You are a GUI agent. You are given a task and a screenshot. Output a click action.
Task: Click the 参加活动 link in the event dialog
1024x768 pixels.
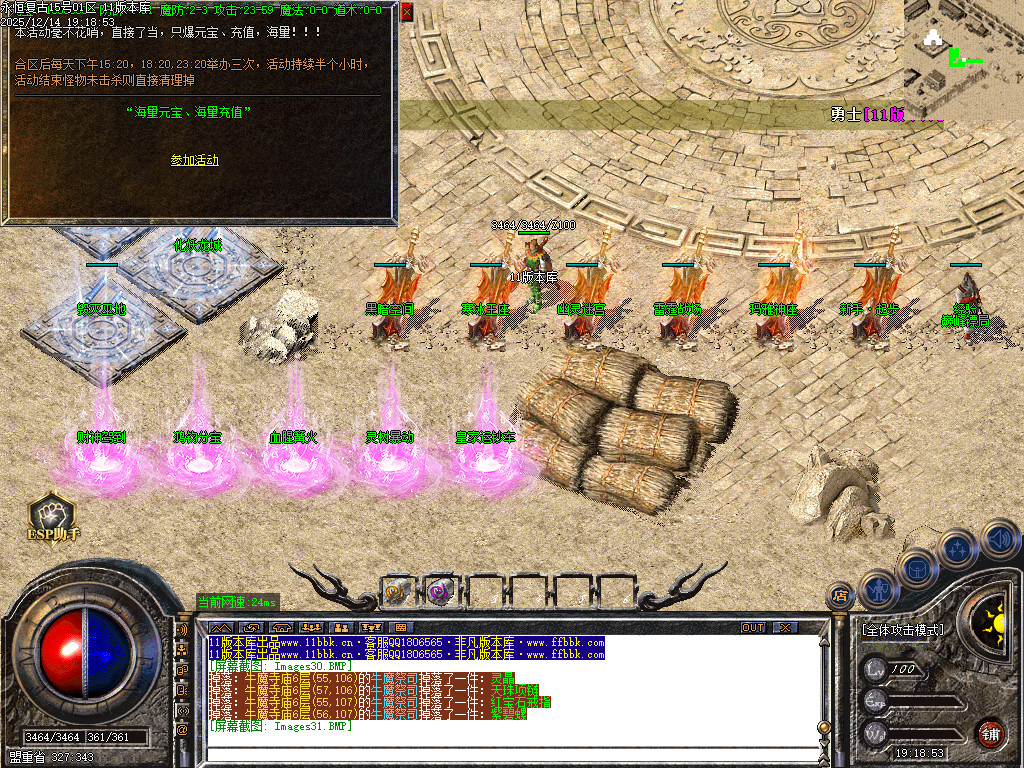click(194, 160)
